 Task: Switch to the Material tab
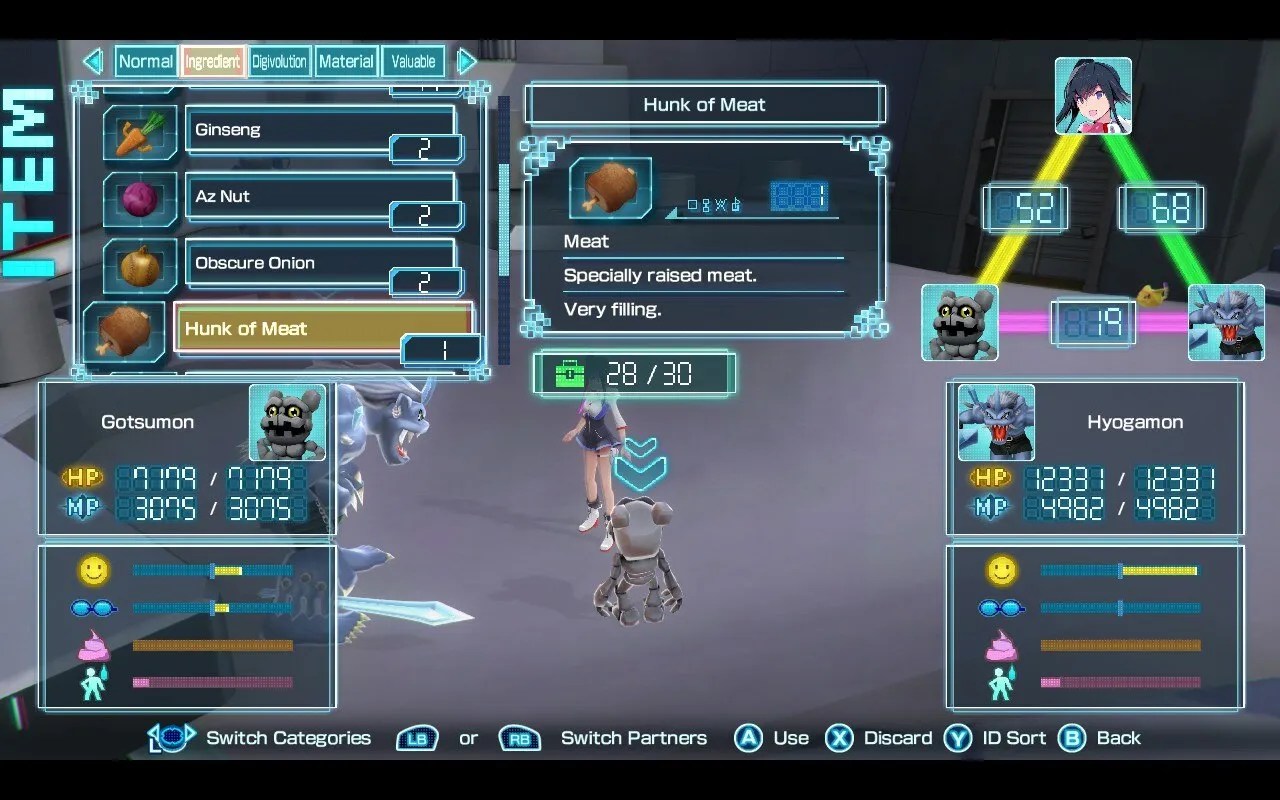point(346,61)
